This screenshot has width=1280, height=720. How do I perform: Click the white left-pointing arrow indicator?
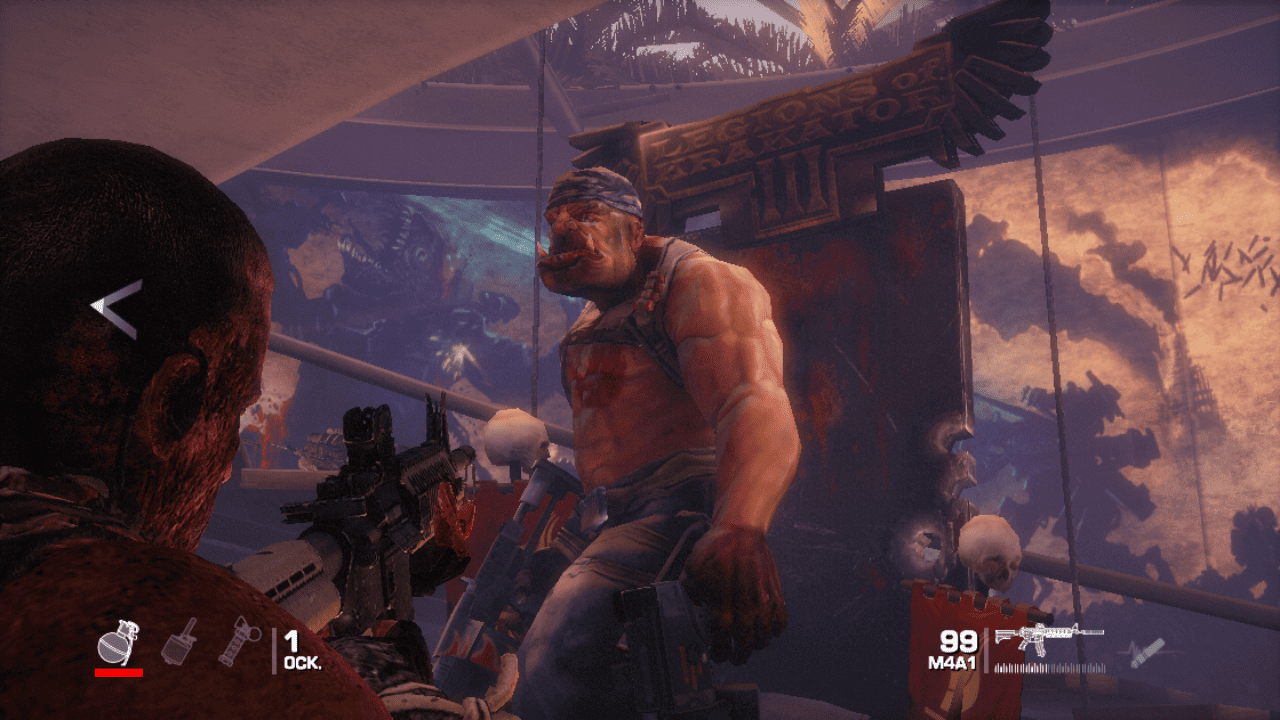pyautogui.click(x=117, y=309)
